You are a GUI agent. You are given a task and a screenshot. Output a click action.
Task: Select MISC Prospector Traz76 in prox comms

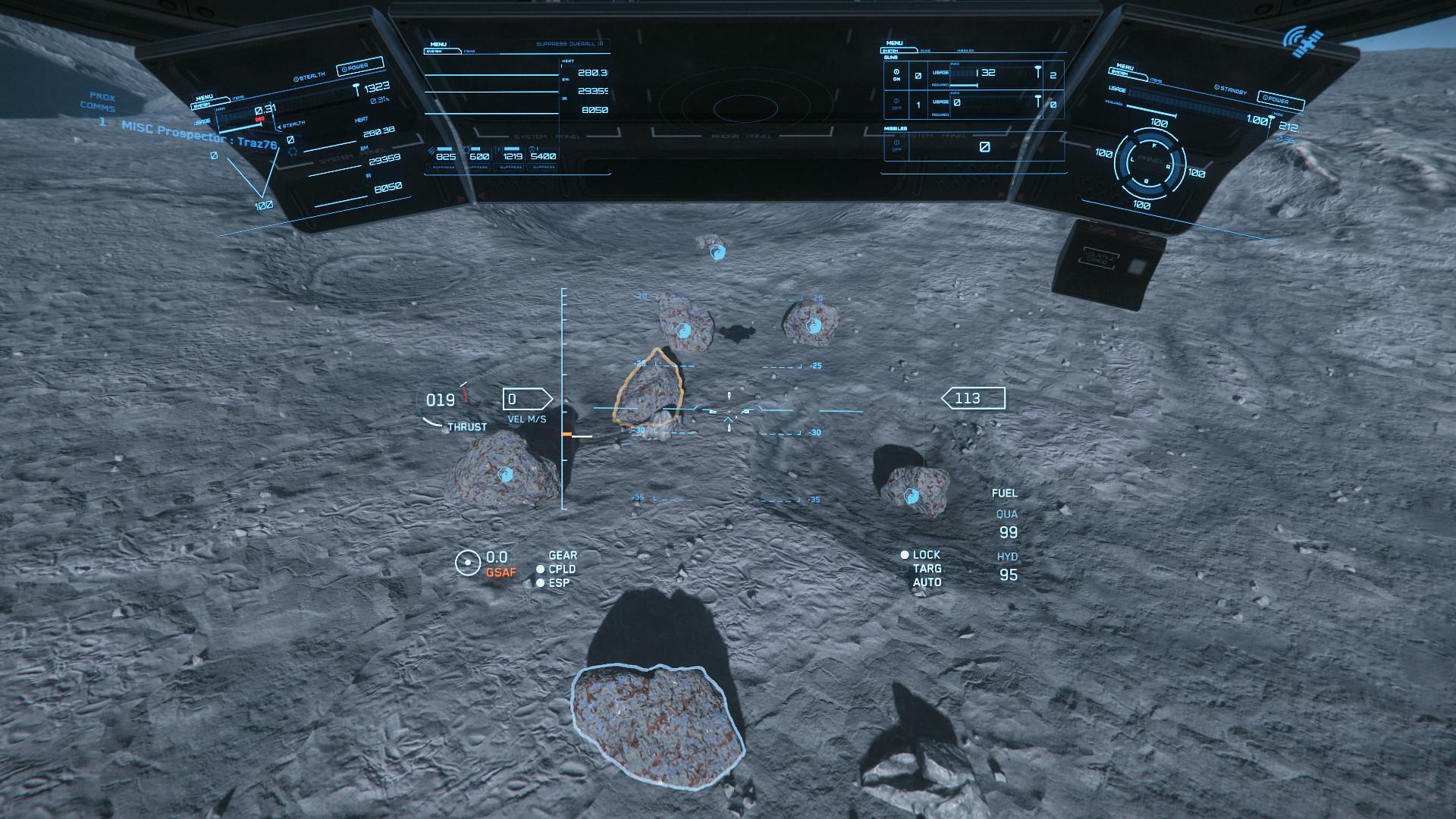(x=199, y=134)
